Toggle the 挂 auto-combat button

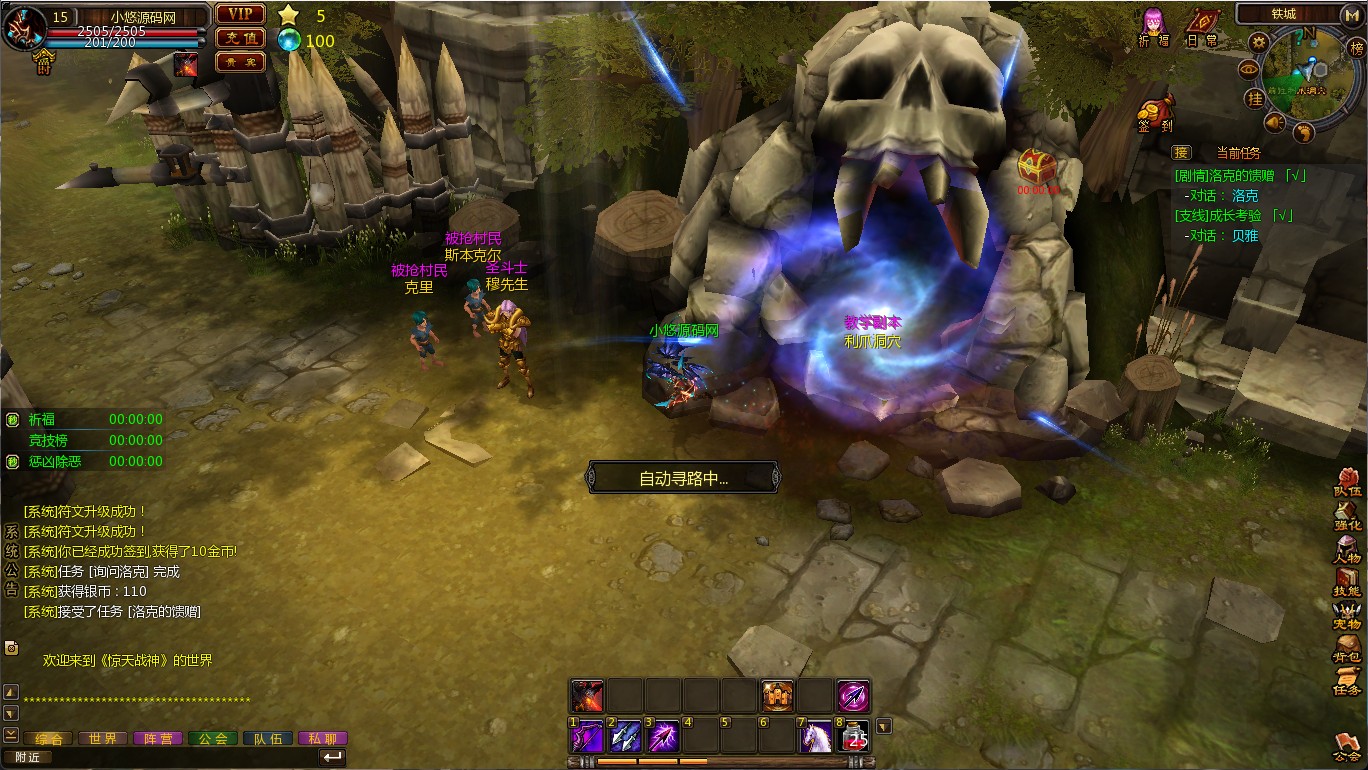[x=1254, y=98]
